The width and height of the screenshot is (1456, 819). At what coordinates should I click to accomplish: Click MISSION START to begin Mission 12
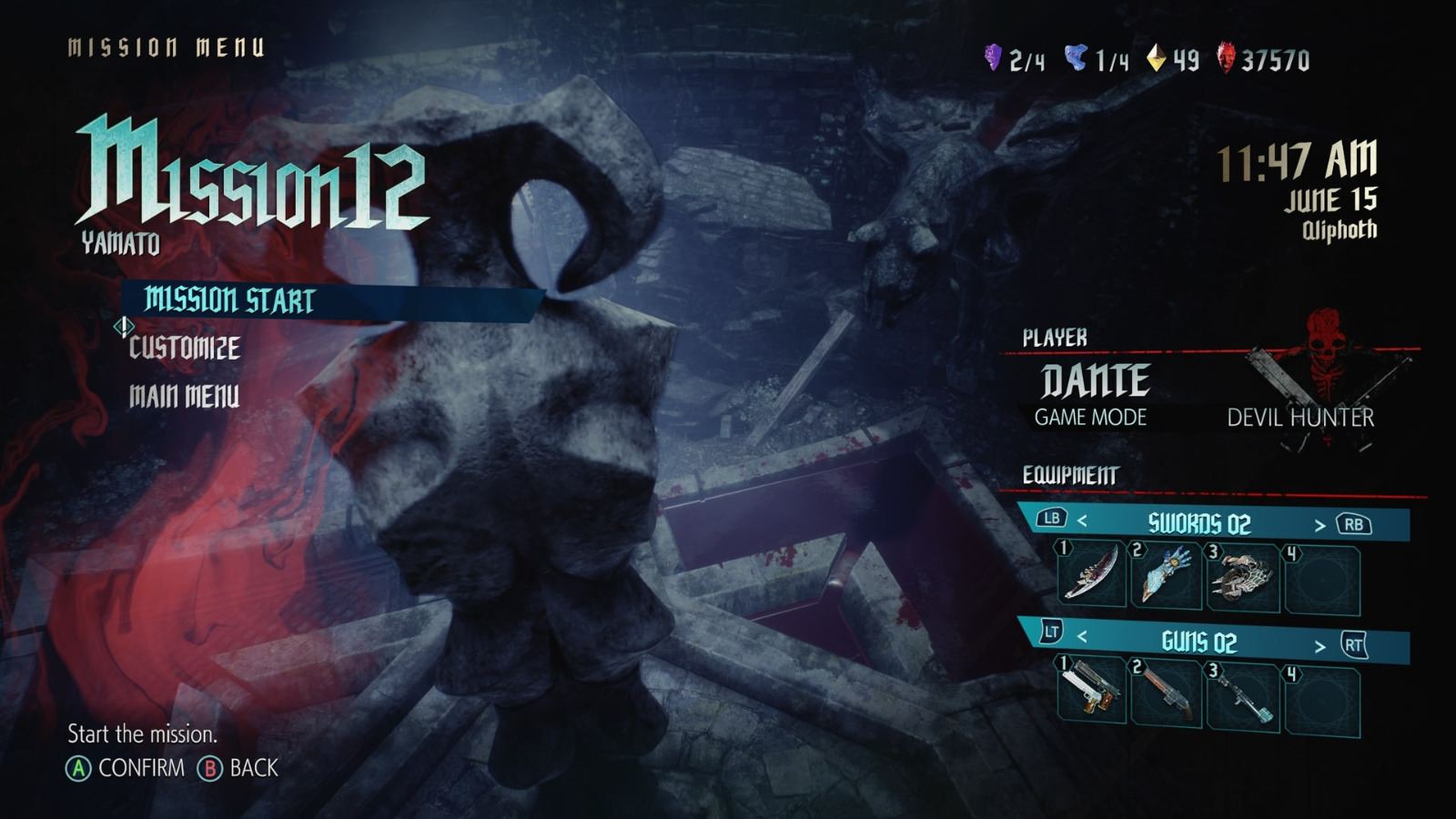(x=227, y=298)
